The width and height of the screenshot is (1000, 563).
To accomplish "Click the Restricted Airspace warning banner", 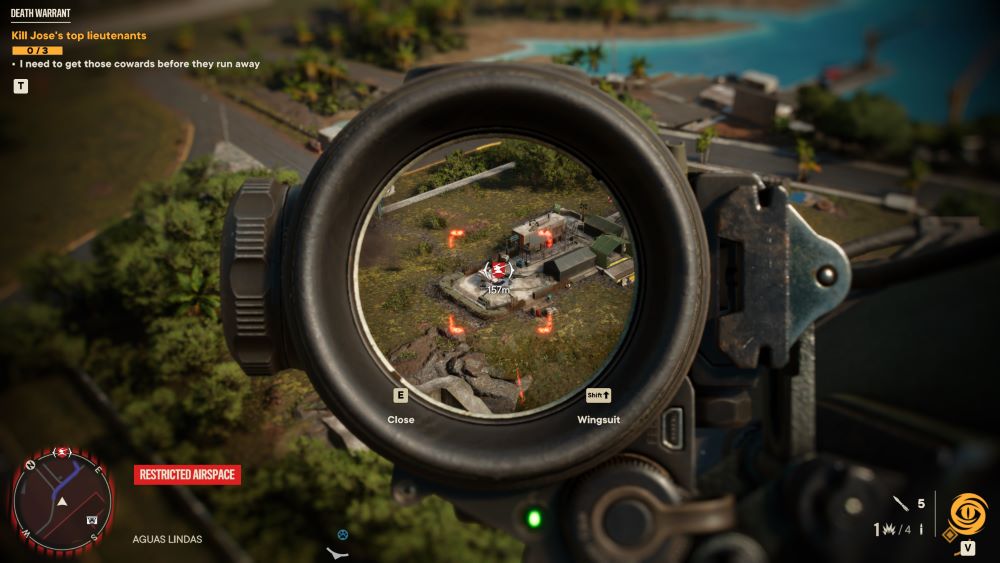I will pos(188,475).
